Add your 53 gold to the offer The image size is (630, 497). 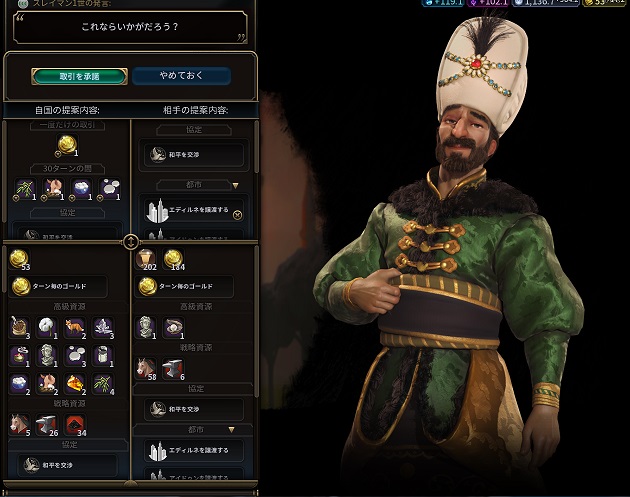pyautogui.click(x=18, y=260)
